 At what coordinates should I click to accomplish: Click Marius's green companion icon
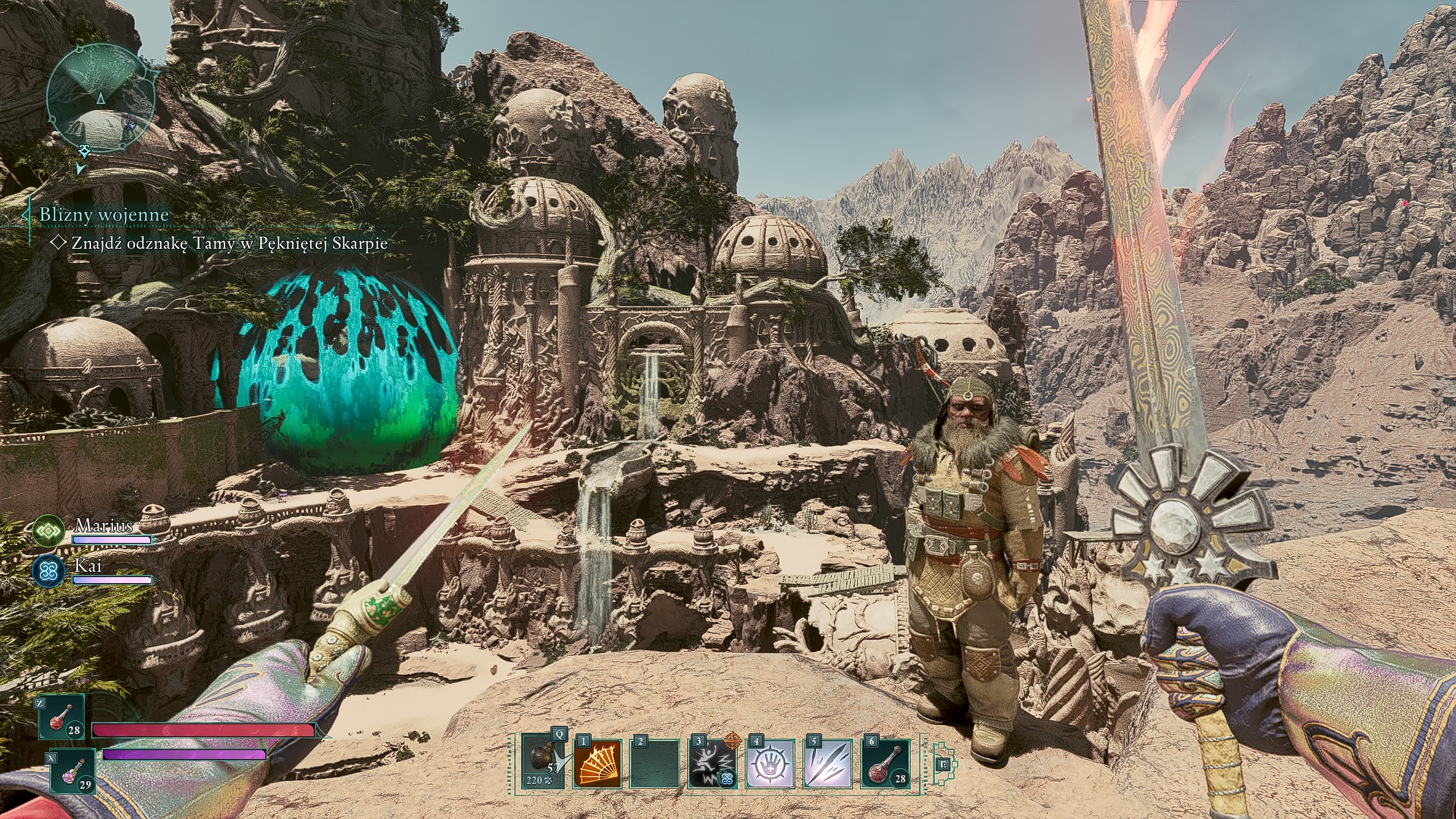pos(49,531)
